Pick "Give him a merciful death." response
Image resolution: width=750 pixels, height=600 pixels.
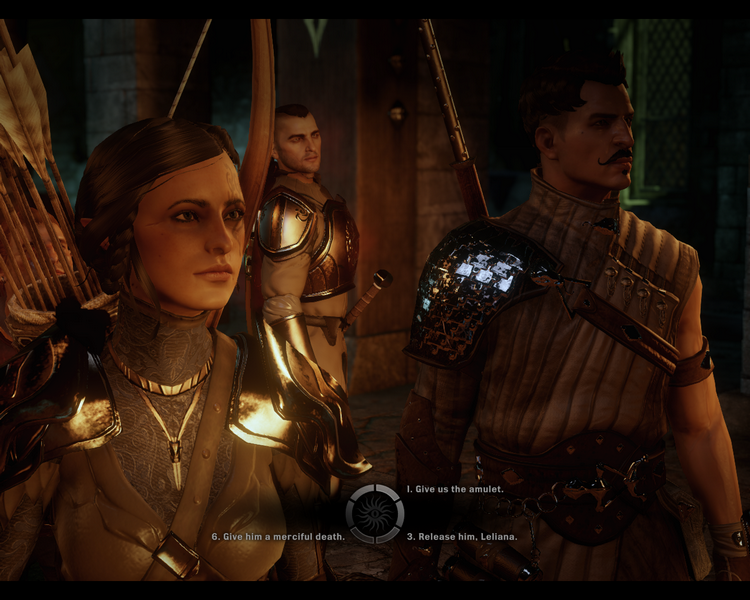[278, 537]
